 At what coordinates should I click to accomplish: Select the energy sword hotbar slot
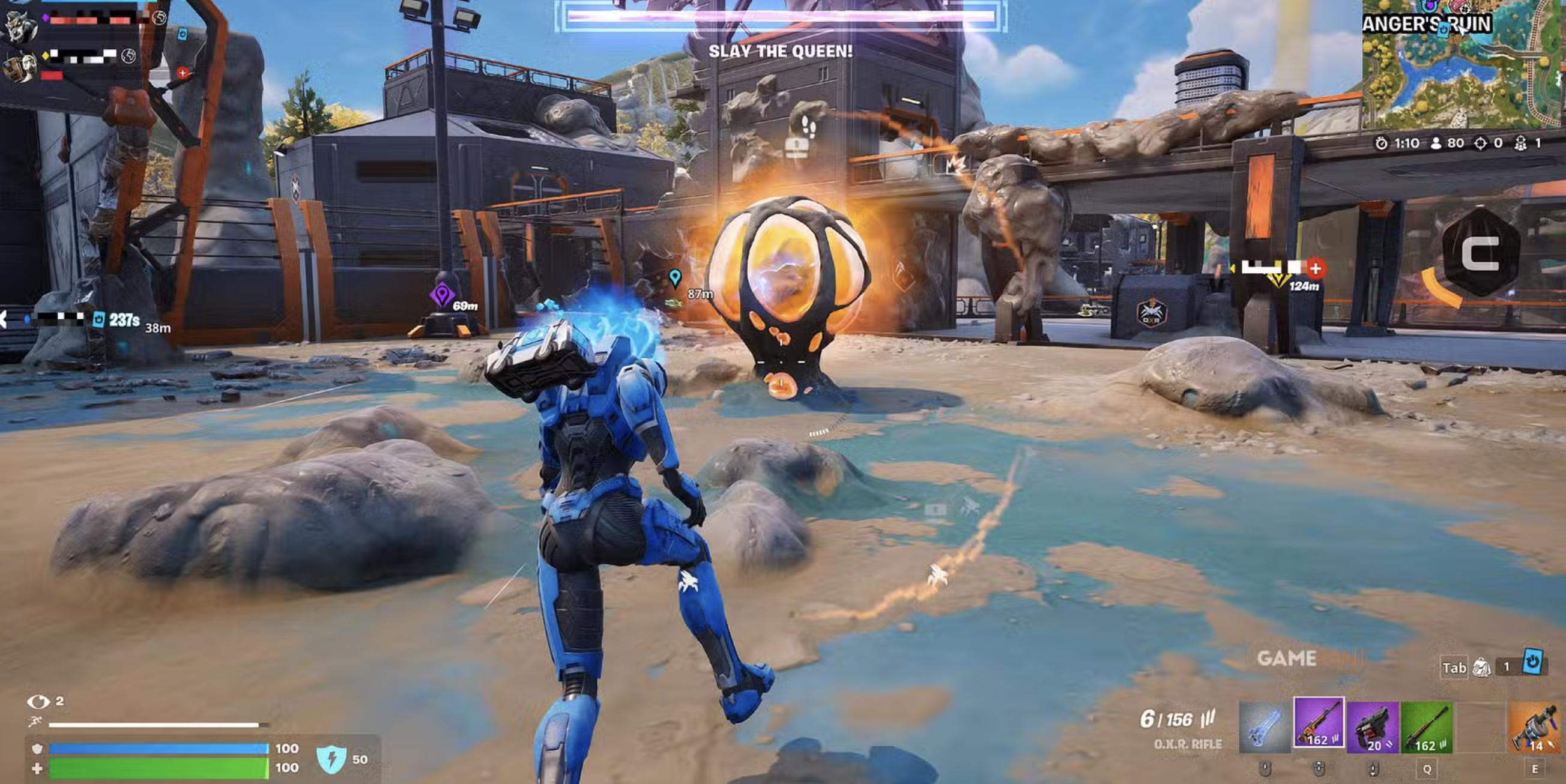[1265, 728]
